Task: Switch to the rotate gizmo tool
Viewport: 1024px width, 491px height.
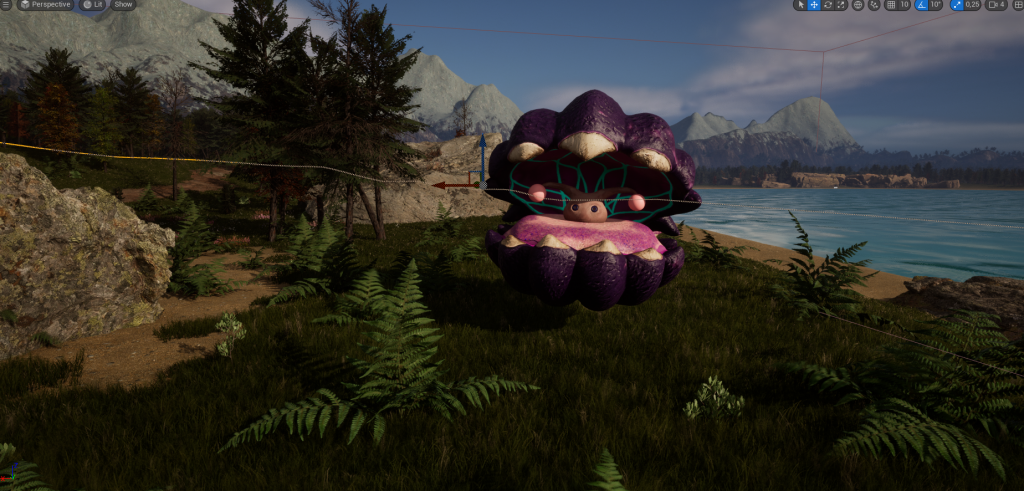Action: [827, 5]
